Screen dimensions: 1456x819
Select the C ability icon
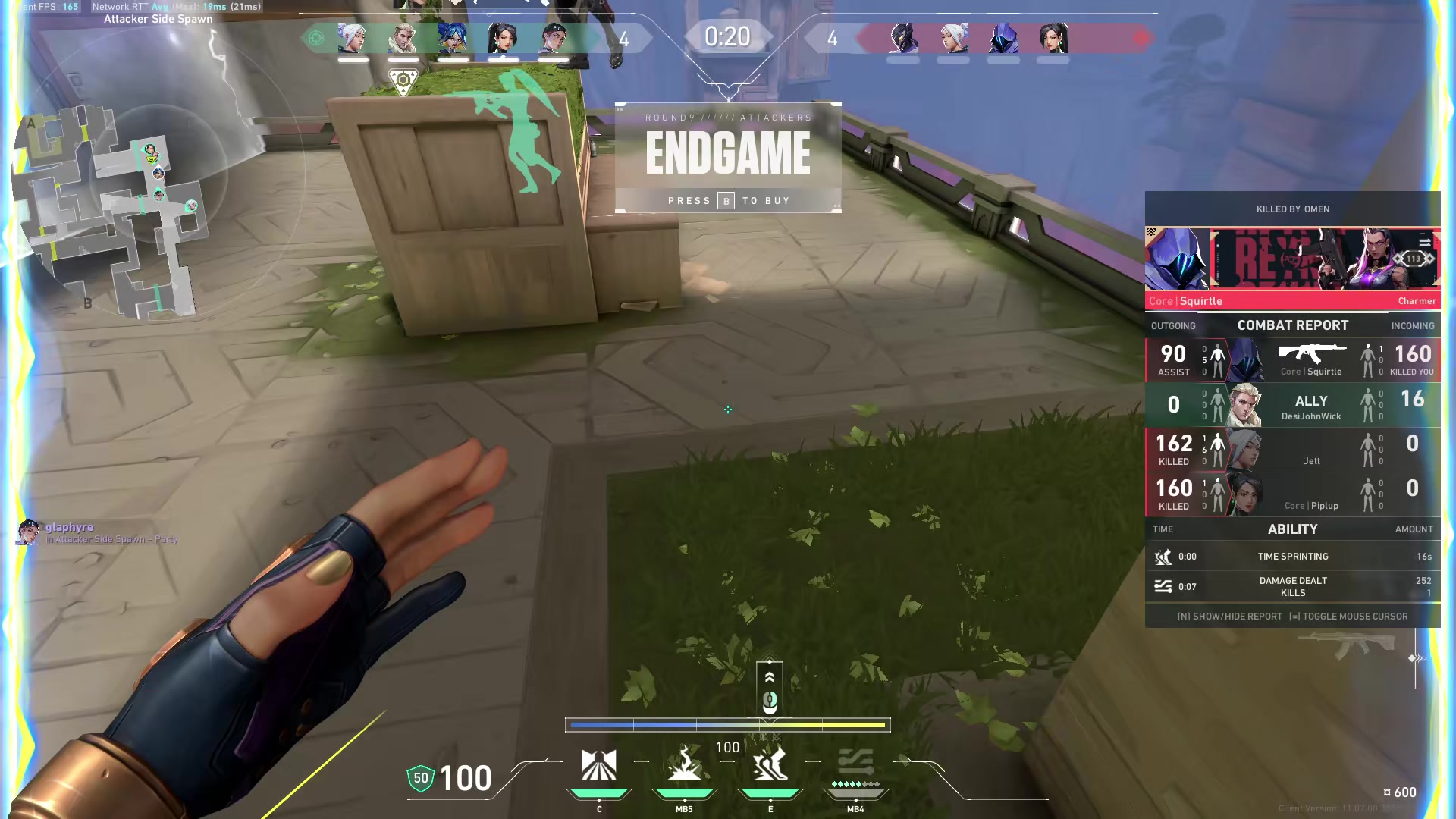click(x=599, y=766)
